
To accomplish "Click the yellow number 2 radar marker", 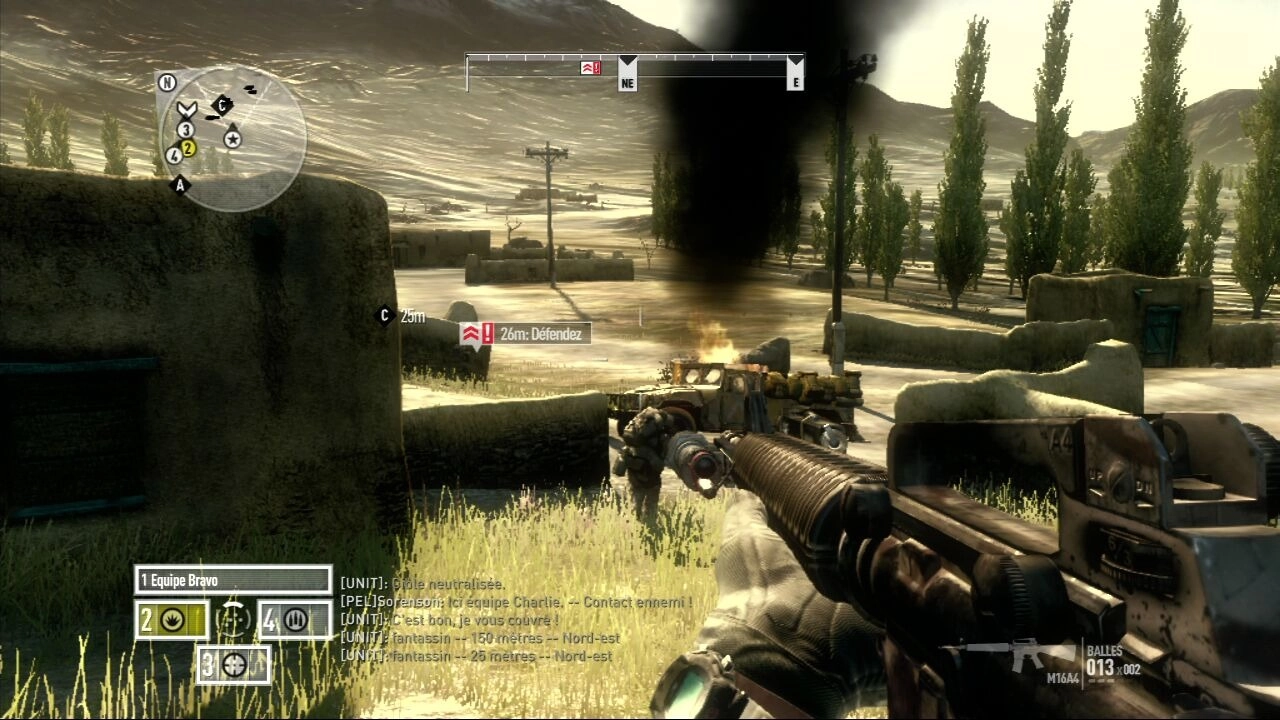I will pyautogui.click(x=189, y=148).
